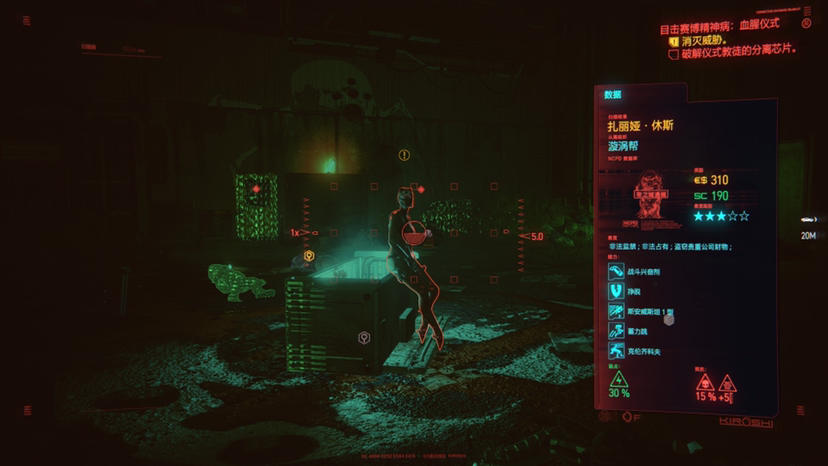Click the green 30% resistance triangle icon

(619, 380)
